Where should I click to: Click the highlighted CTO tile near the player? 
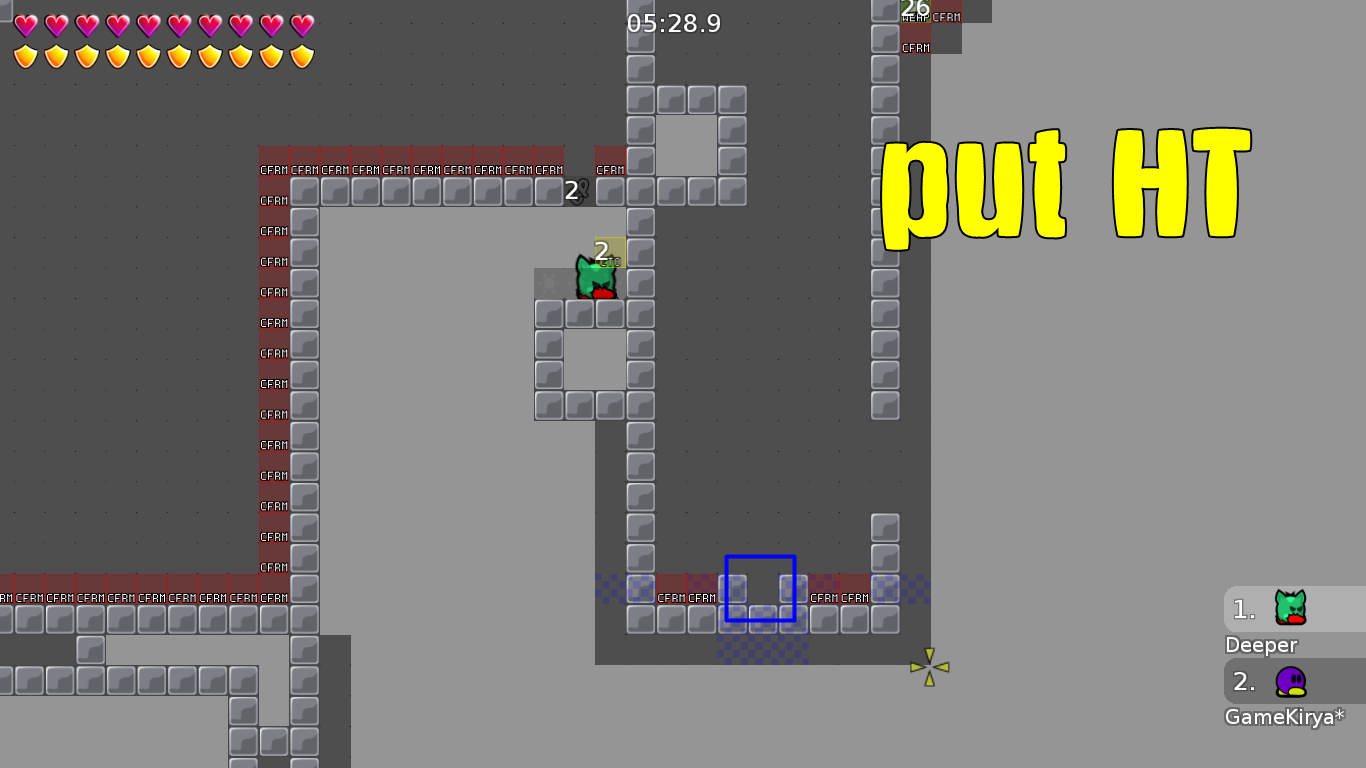611,254
